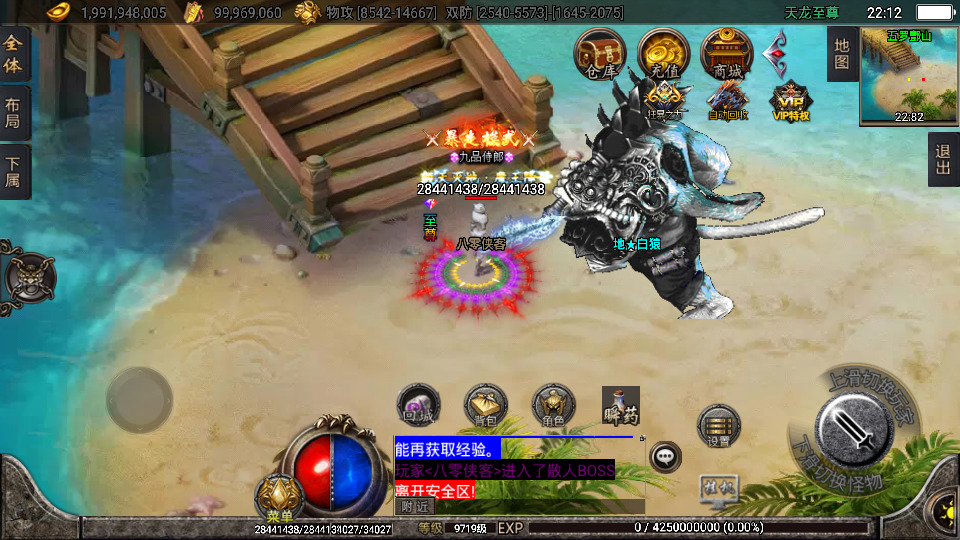Viewport: 960px width, 540px height.
Task: Click the 退出 exit button
Action: tap(942, 160)
